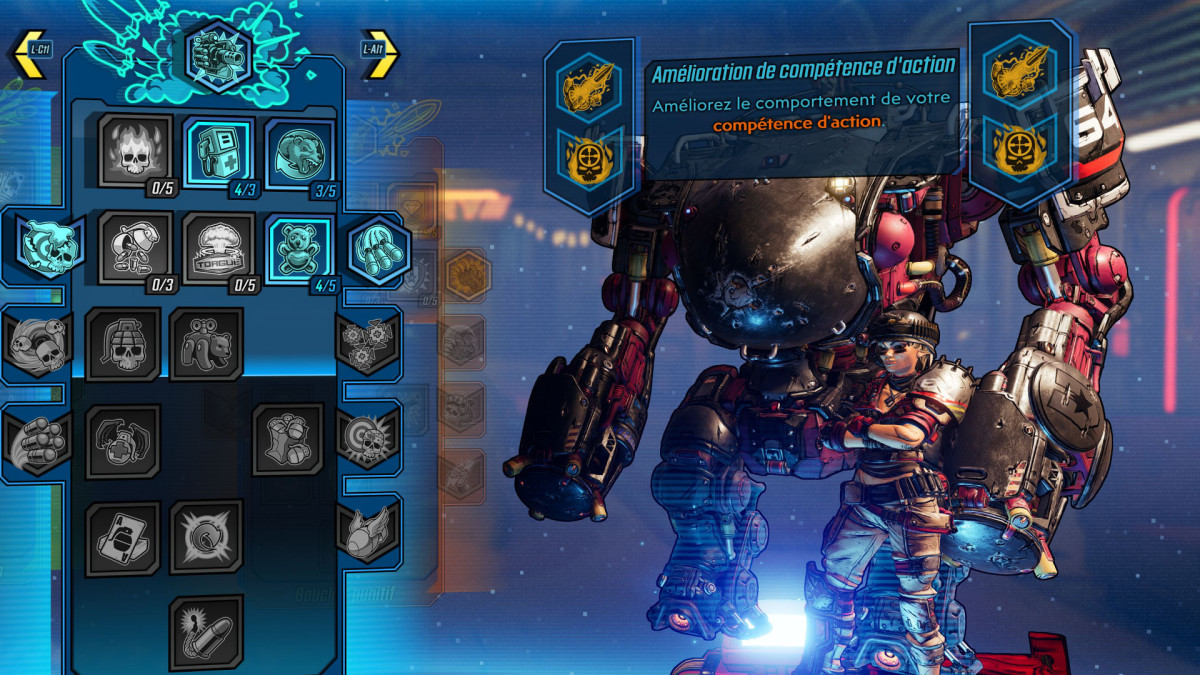Click the playing card skill icon
The width and height of the screenshot is (1200, 675).
123,538
